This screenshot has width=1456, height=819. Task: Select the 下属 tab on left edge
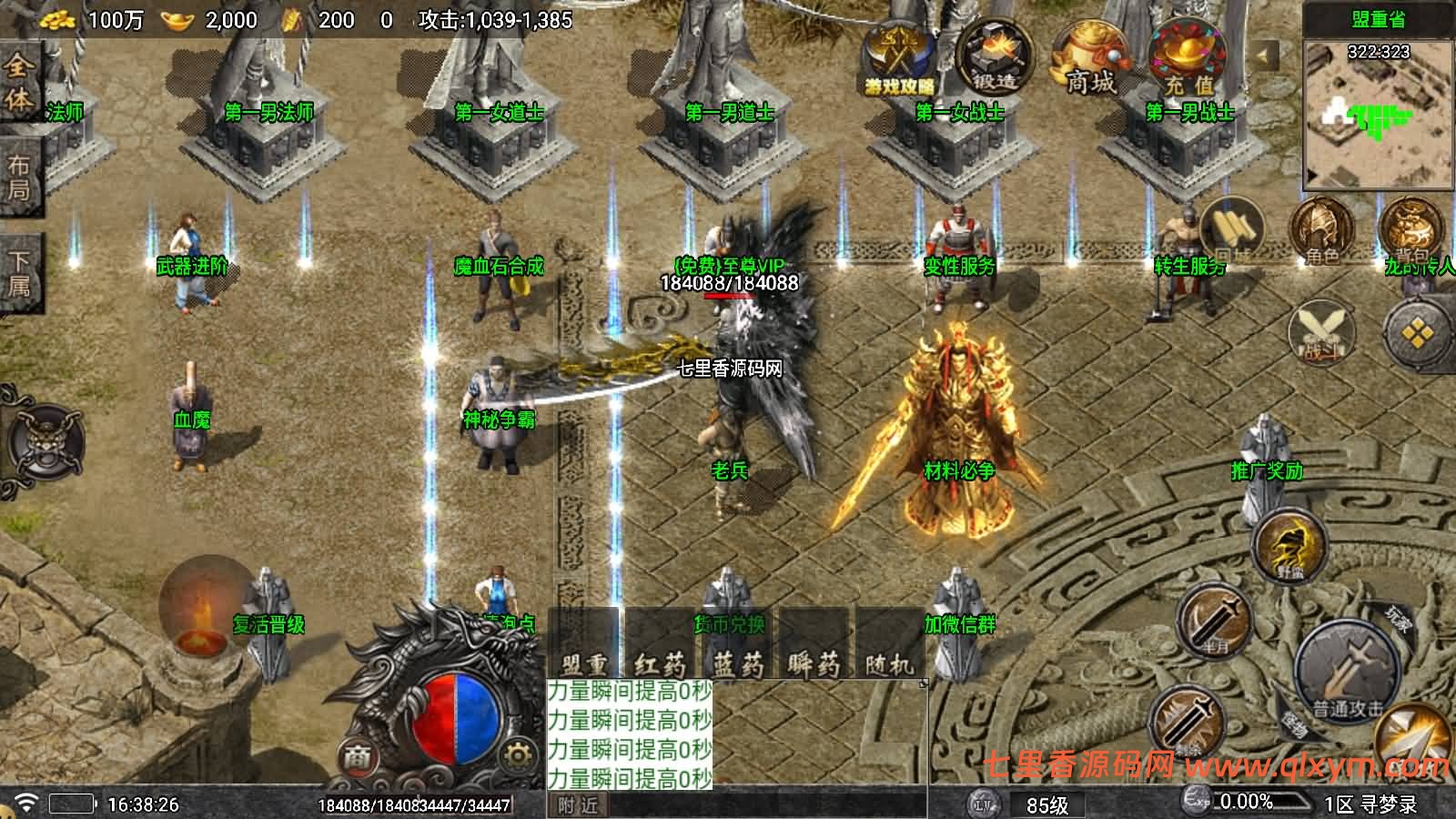19,273
